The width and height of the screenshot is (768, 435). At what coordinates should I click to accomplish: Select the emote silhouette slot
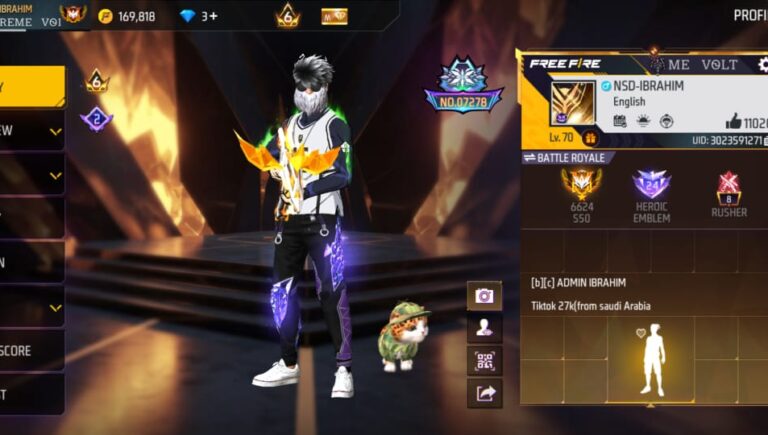[x=652, y=360]
